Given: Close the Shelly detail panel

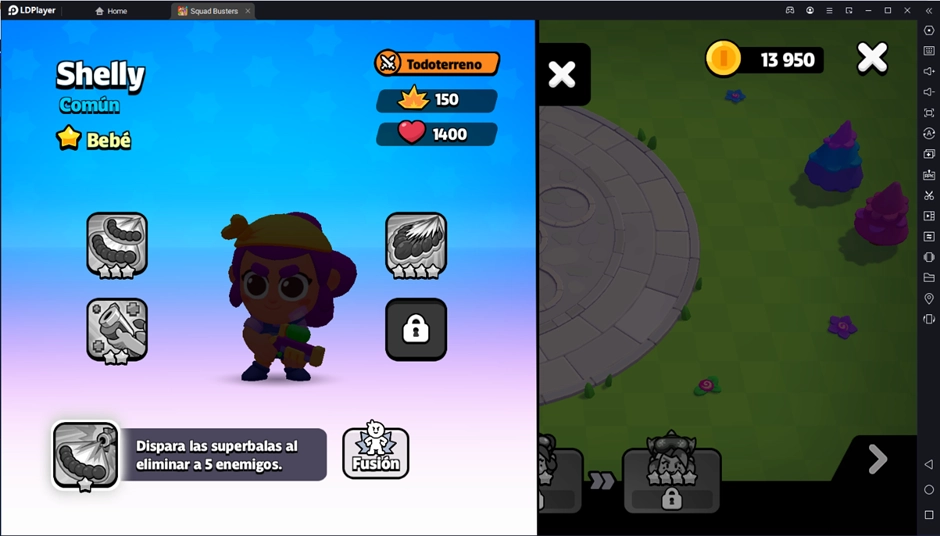Looking at the screenshot, I should coord(562,74).
